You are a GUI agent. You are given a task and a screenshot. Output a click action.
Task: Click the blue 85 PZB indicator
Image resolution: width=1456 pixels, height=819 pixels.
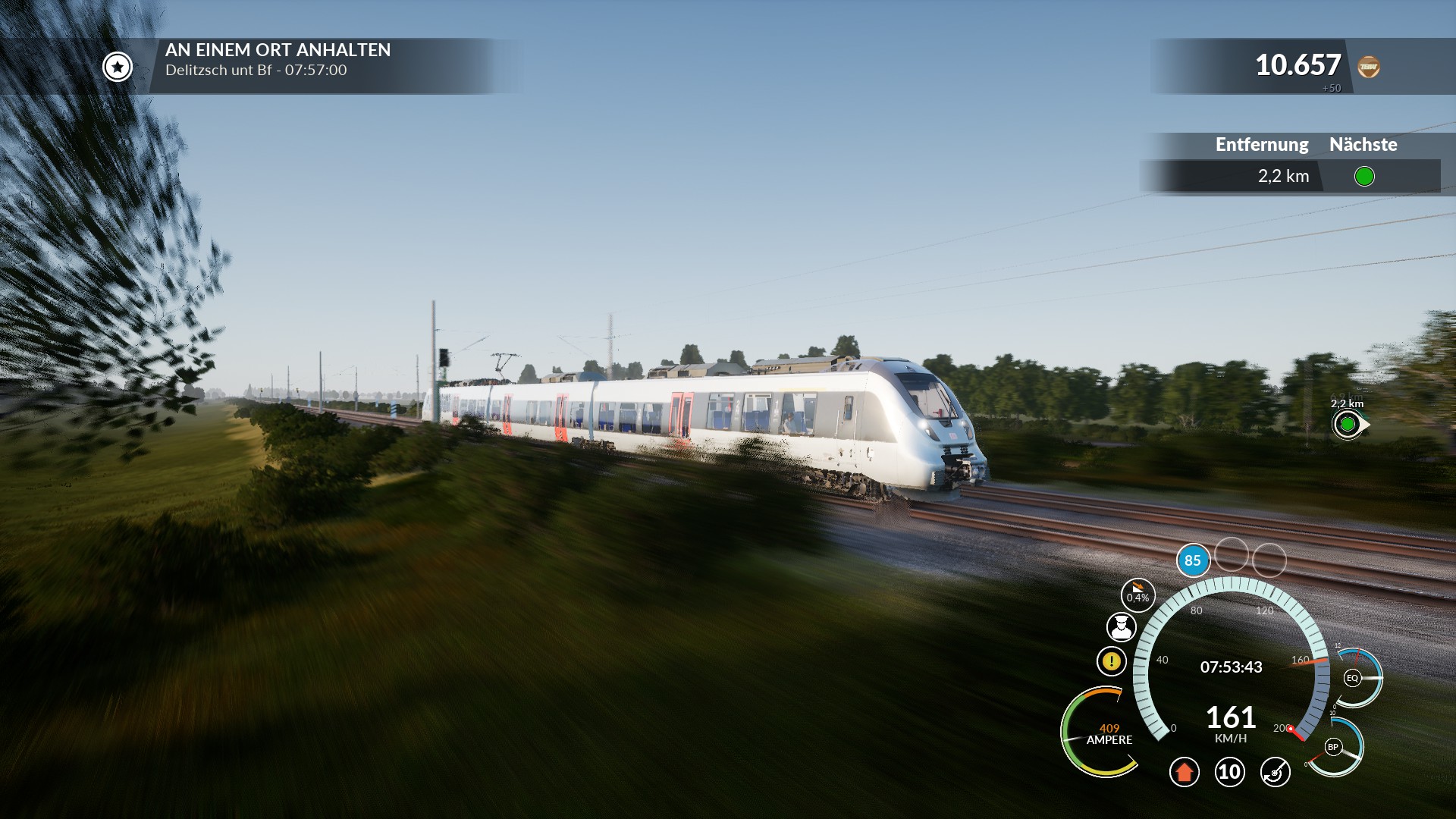point(1192,560)
